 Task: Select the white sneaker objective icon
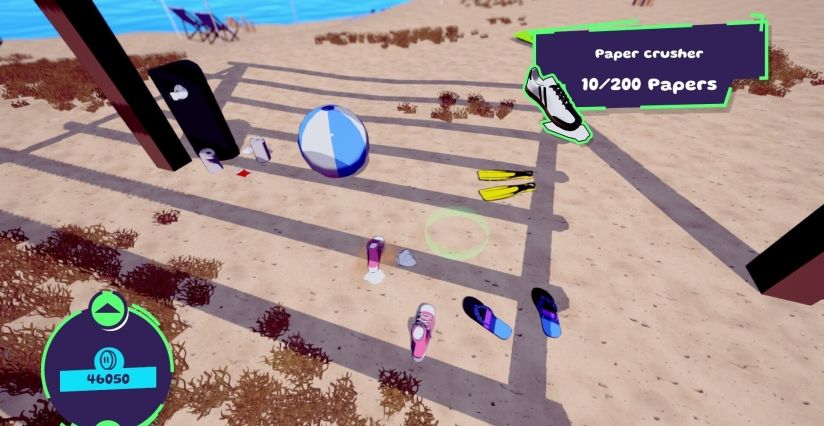(x=558, y=101)
